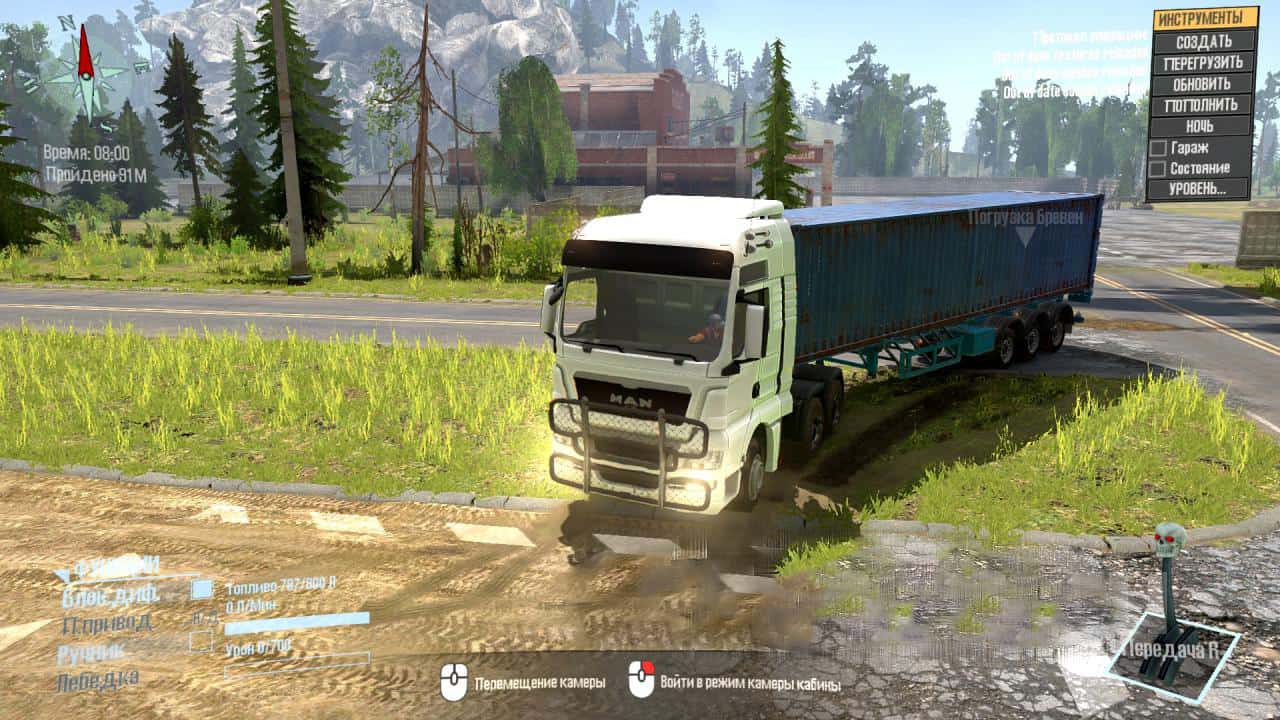This screenshot has width=1280, height=720.
Task: Enable the Состояние checkbox
Action: (1157, 169)
